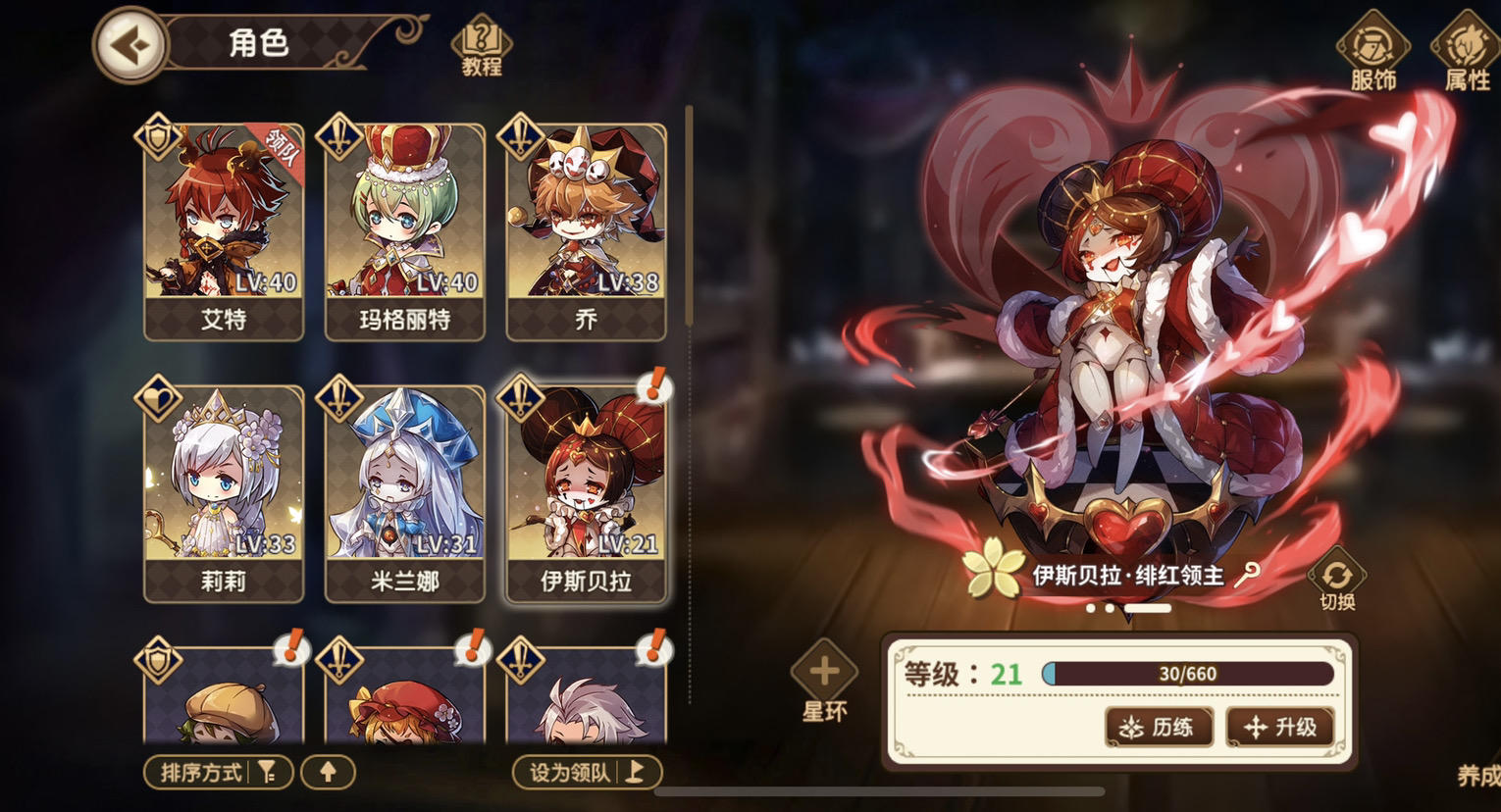Click the upward arrow button near 排序方式

click(327, 773)
